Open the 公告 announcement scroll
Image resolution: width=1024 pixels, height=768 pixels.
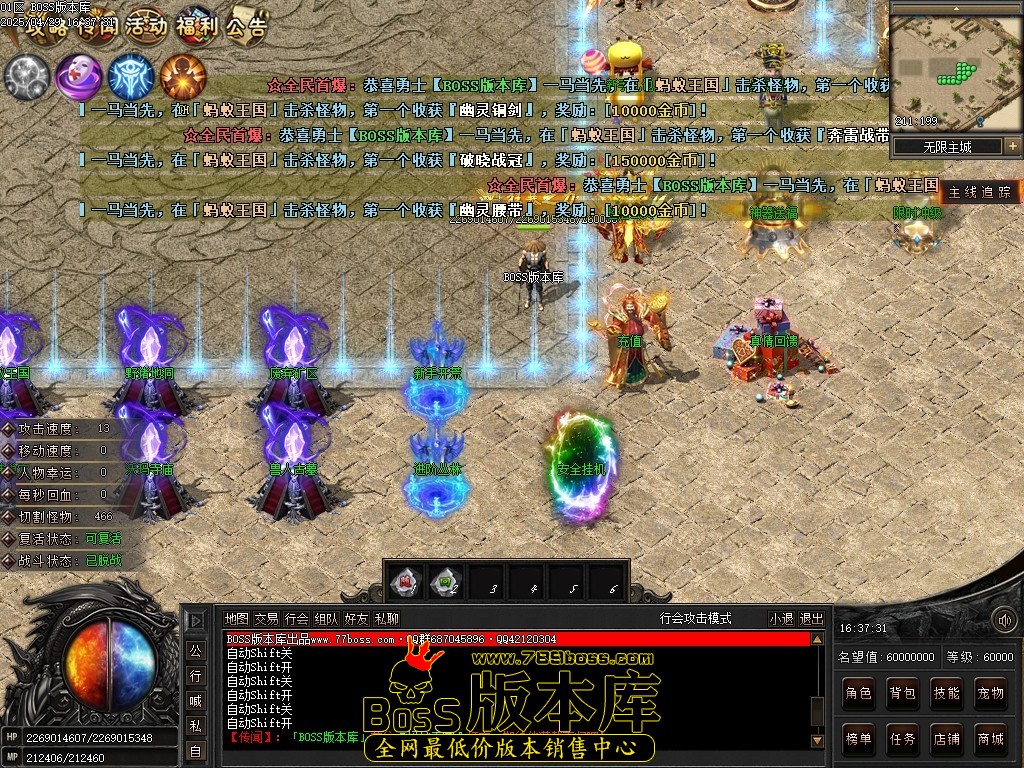click(x=246, y=27)
